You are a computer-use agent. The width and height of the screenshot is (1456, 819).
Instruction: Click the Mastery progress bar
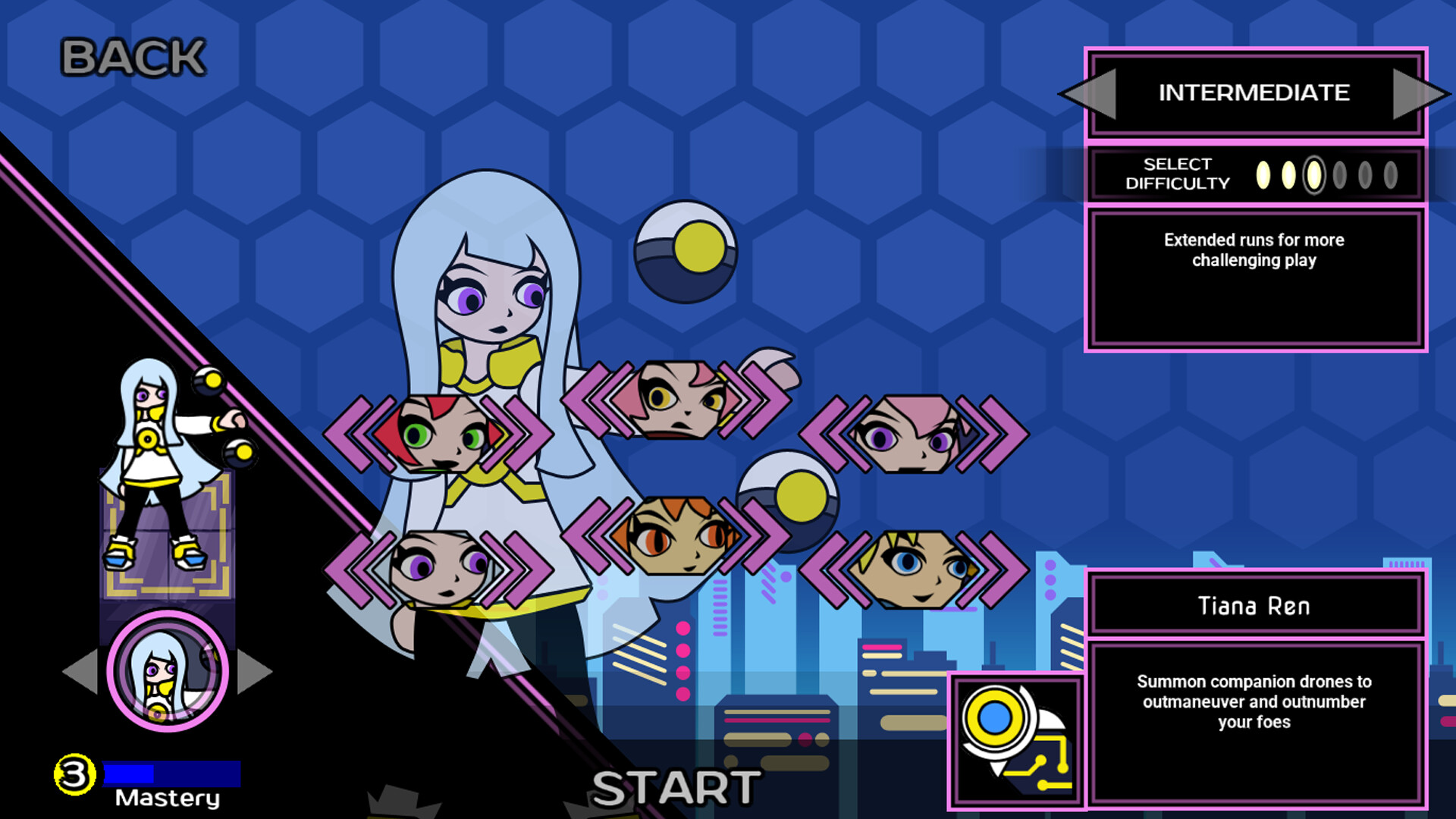(173, 775)
